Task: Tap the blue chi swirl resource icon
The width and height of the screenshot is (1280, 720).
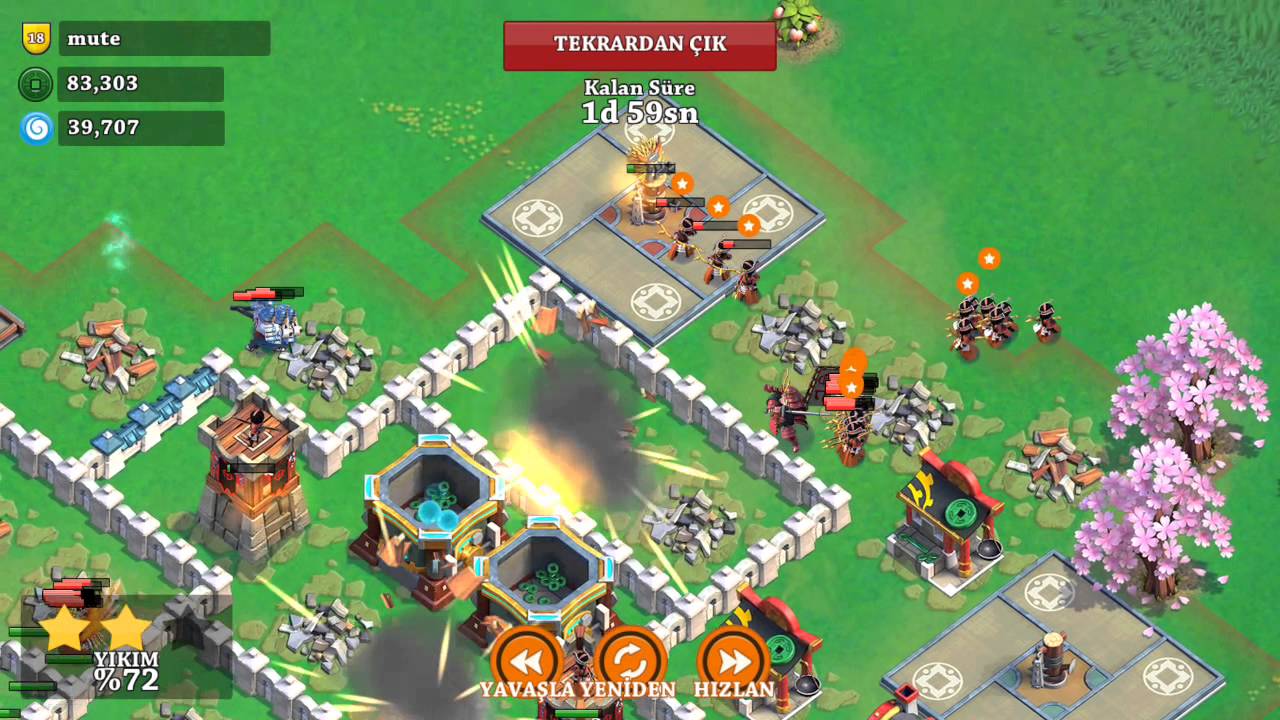Action: coord(35,128)
